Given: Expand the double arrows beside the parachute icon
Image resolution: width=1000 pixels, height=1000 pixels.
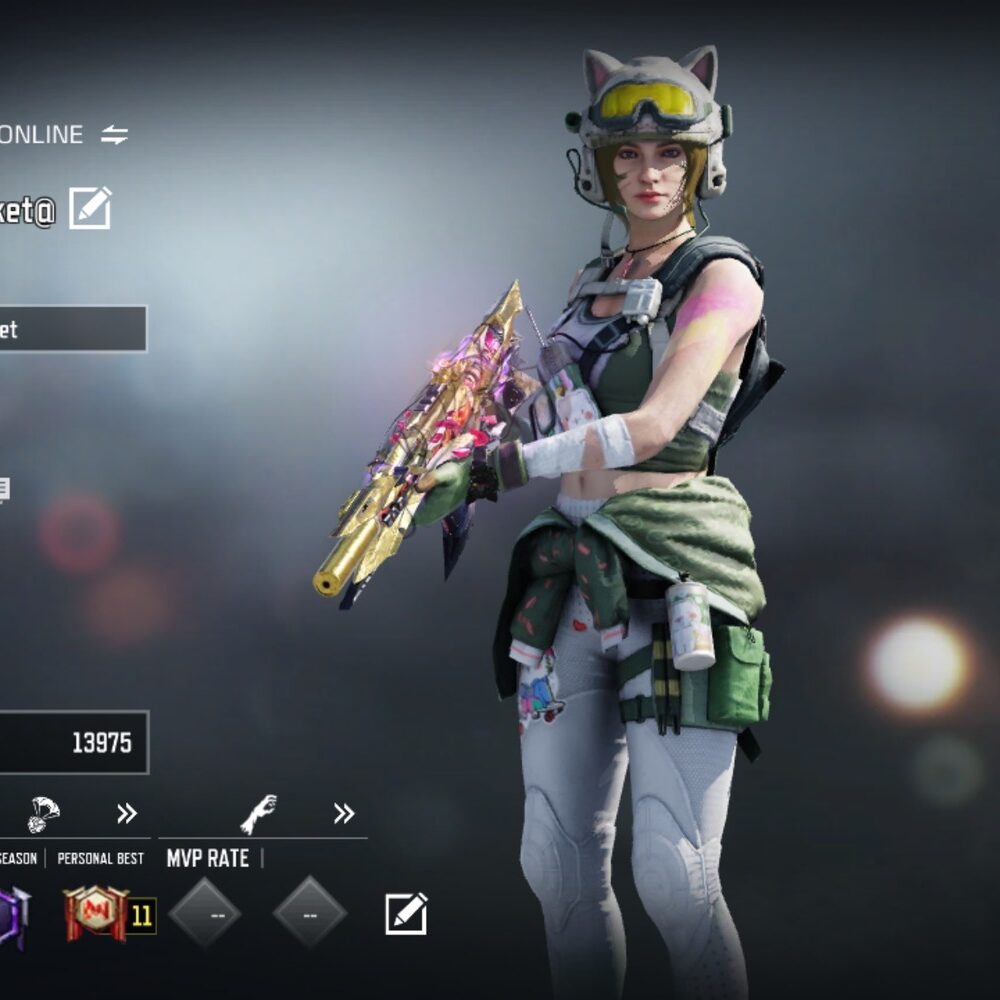Looking at the screenshot, I should point(126,813).
